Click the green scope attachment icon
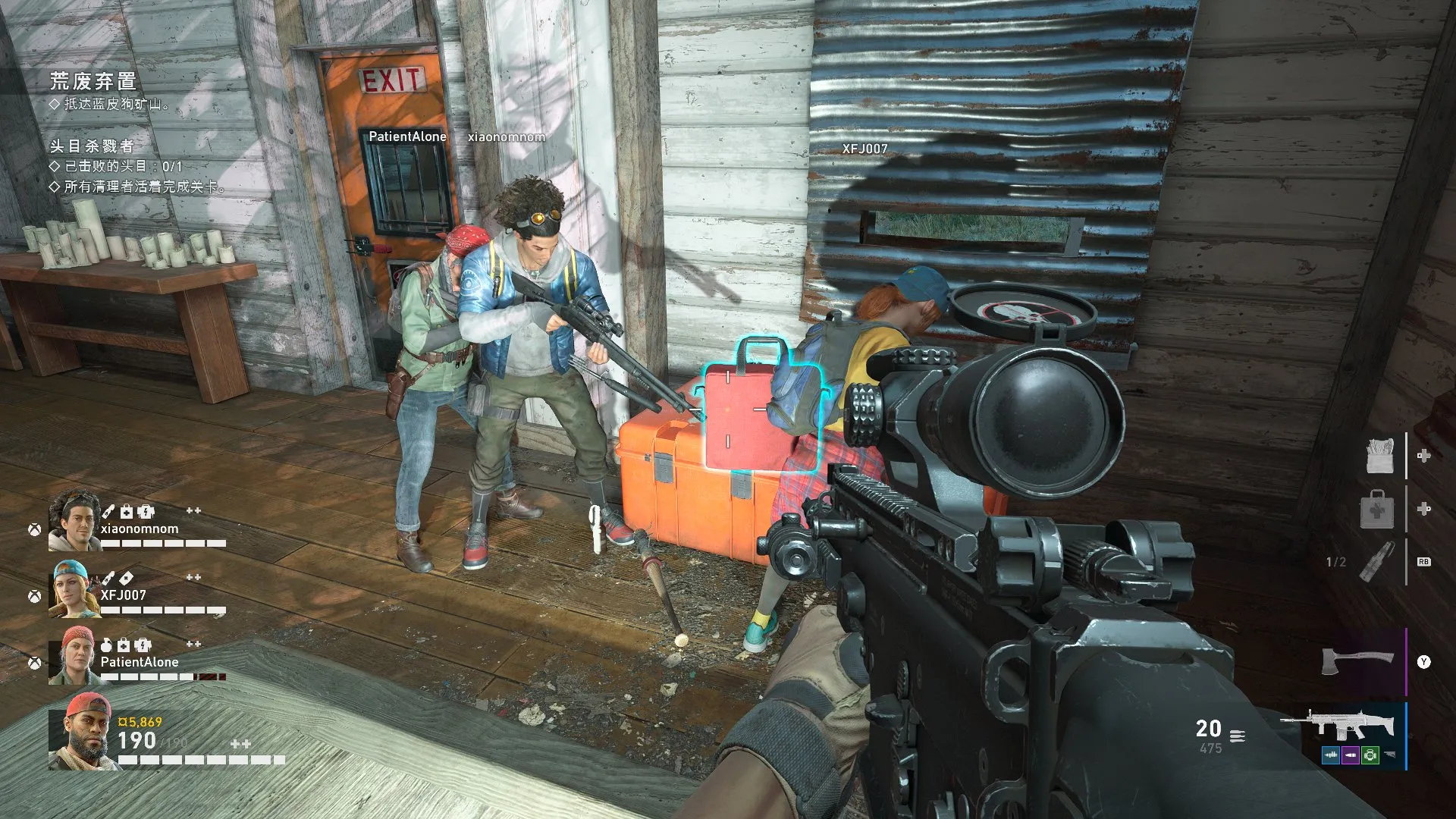The height and width of the screenshot is (819, 1456). (x=1370, y=755)
